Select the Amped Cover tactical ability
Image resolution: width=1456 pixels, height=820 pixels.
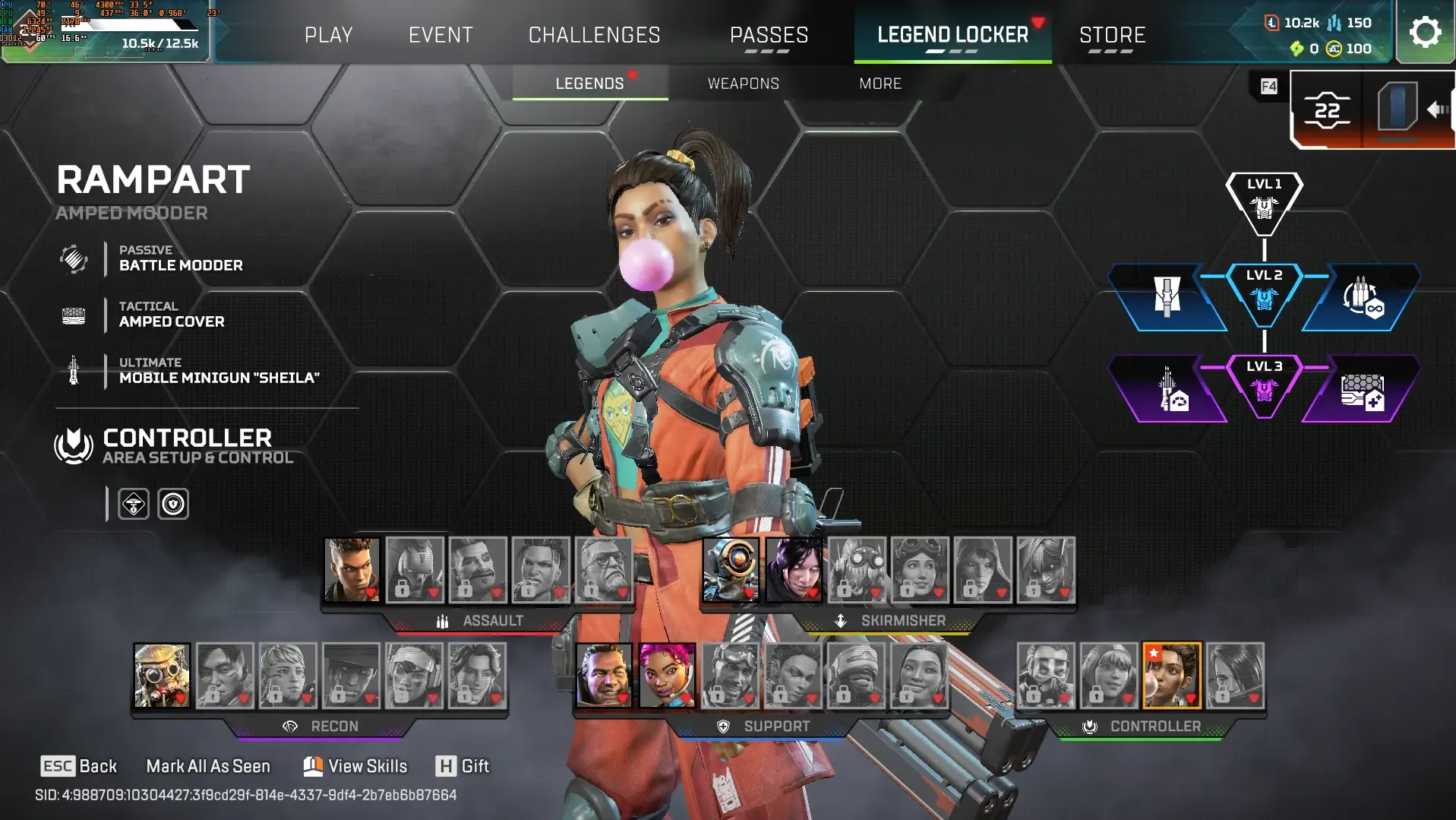pyautogui.click(x=172, y=315)
